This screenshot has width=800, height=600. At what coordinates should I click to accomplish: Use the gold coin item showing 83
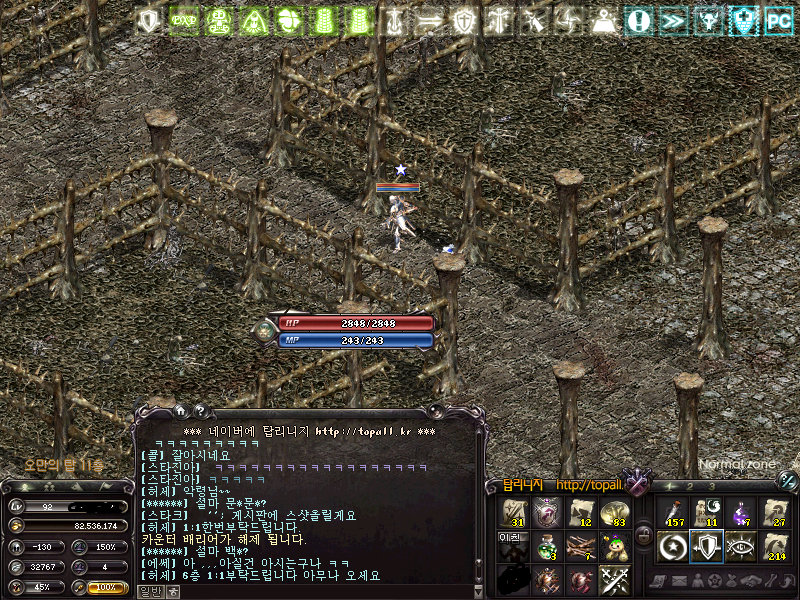(614, 512)
